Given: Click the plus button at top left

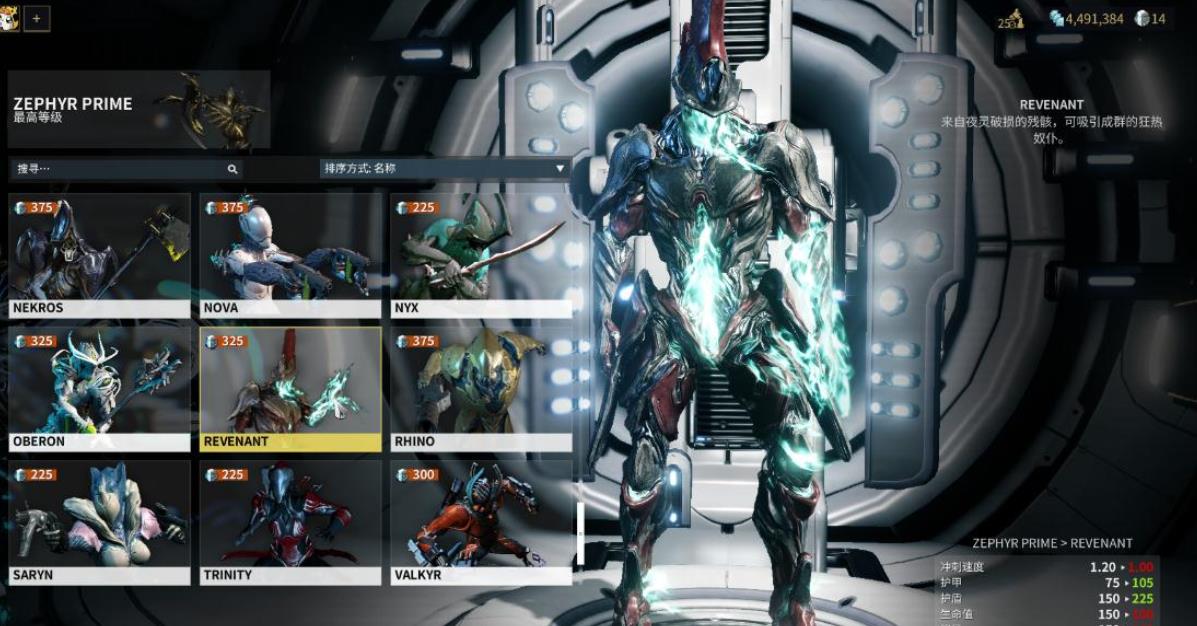Looking at the screenshot, I should [x=37, y=18].
